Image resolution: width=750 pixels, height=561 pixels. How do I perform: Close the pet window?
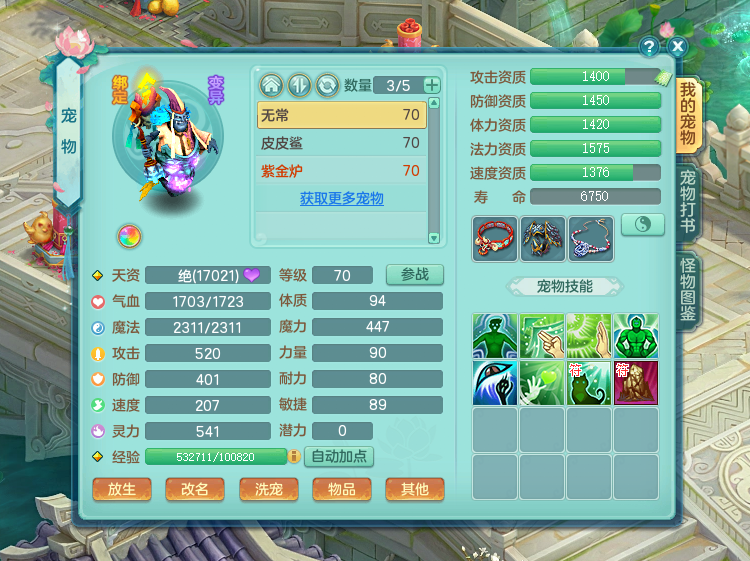678,47
